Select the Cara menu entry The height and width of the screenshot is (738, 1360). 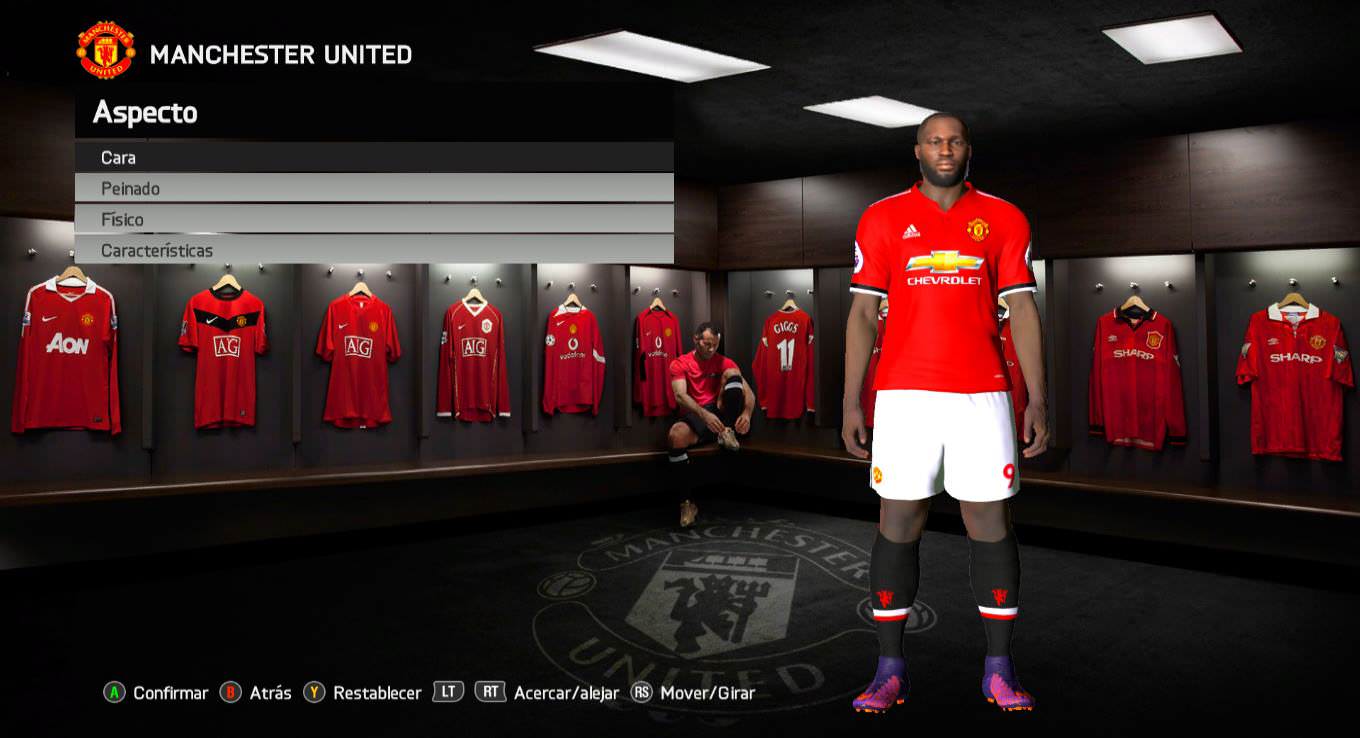tap(373, 157)
